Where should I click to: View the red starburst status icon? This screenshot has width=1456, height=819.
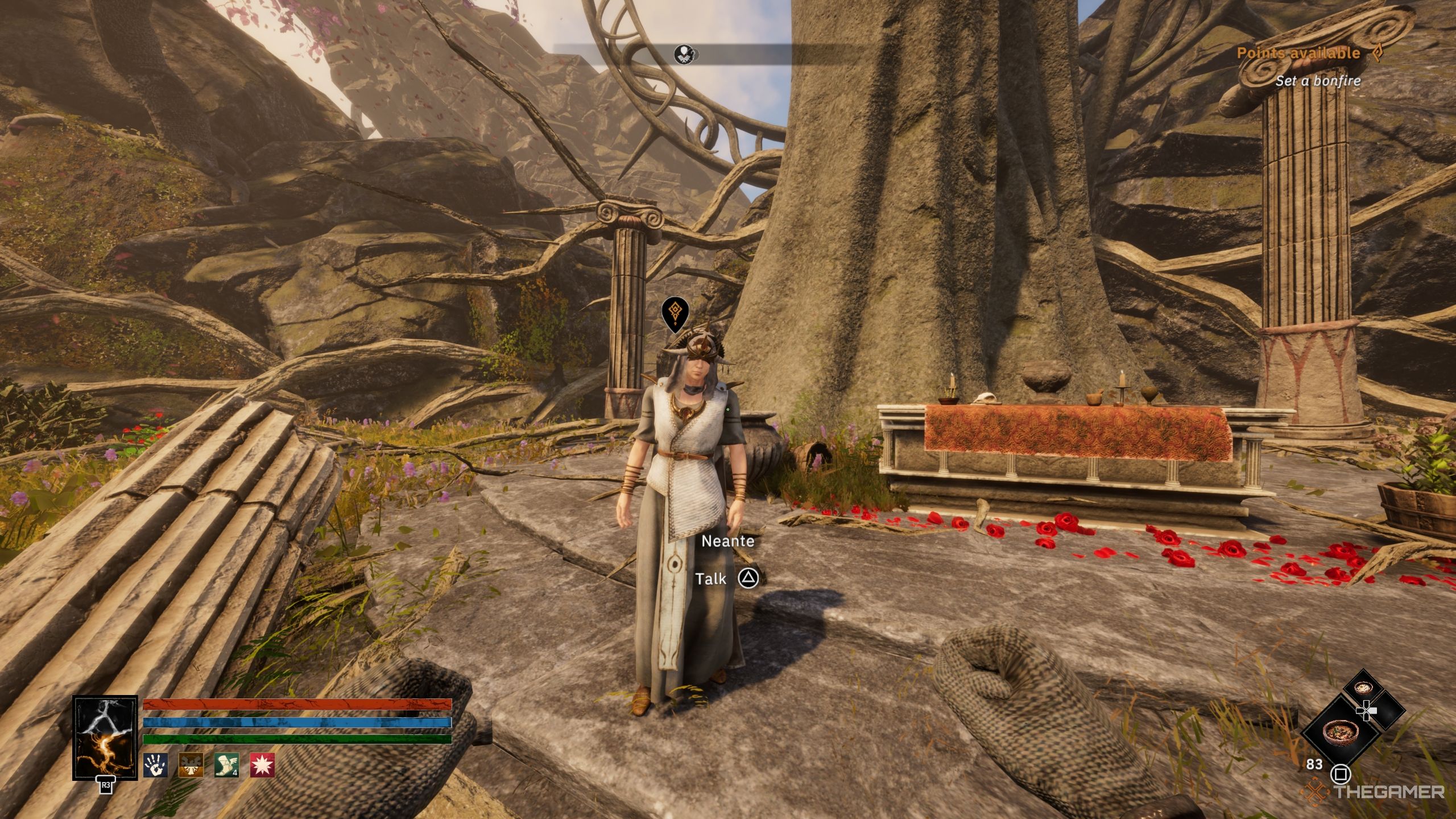click(x=262, y=765)
